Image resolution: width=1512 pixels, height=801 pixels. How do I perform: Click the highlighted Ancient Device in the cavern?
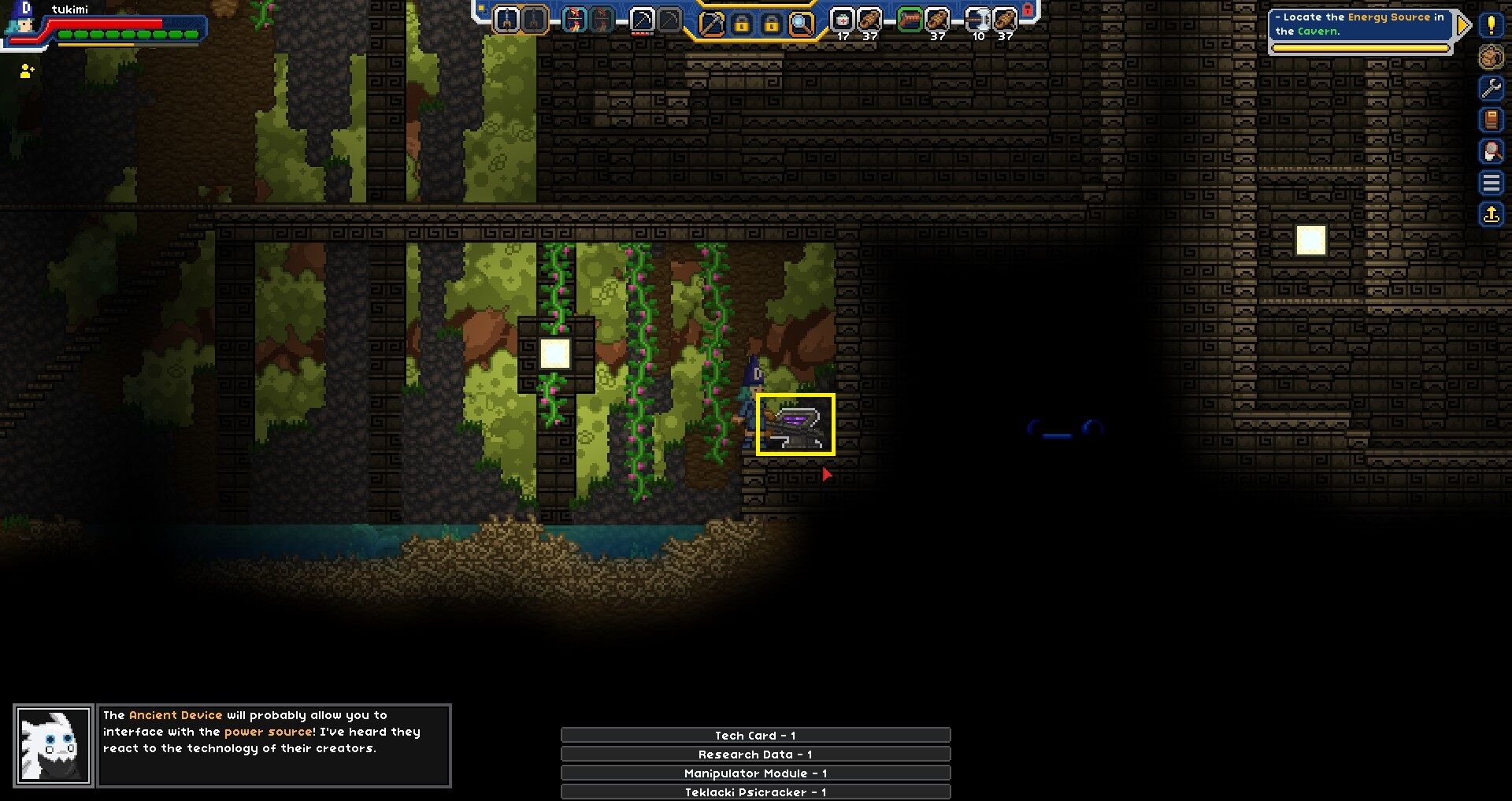pos(795,425)
